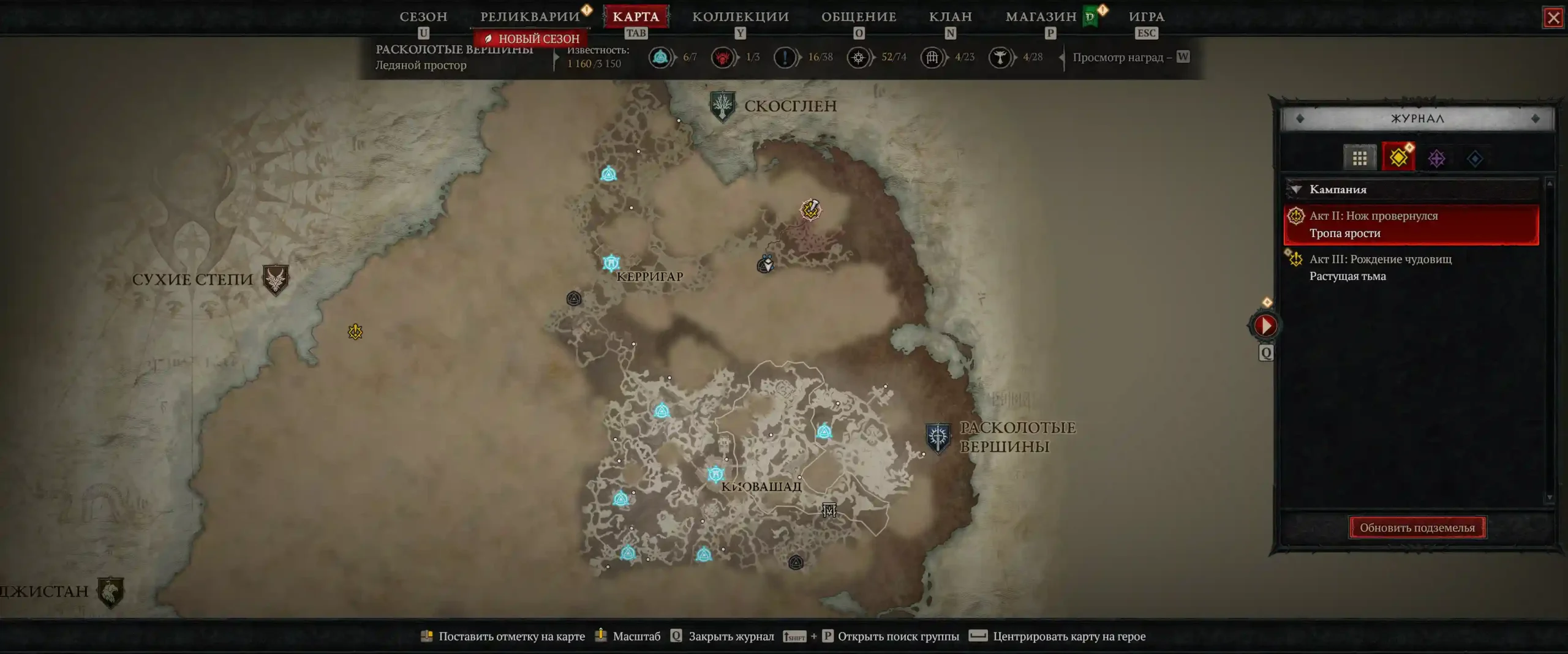
Task: Select the Керригар waypoint on the map
Action: [x=611, y=263]
